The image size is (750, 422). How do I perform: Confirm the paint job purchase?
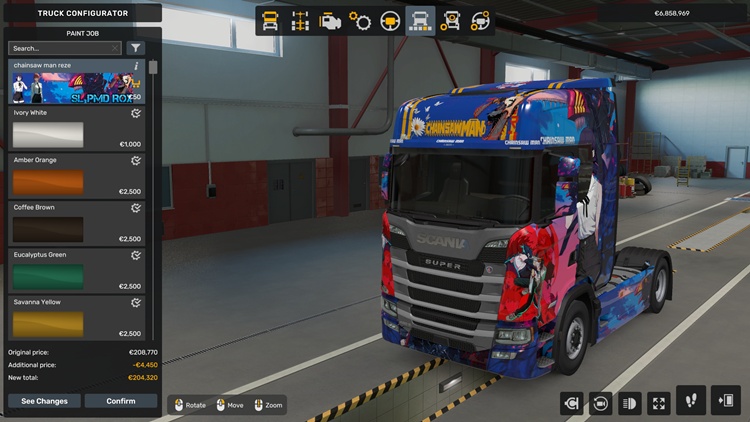(121, 401)
